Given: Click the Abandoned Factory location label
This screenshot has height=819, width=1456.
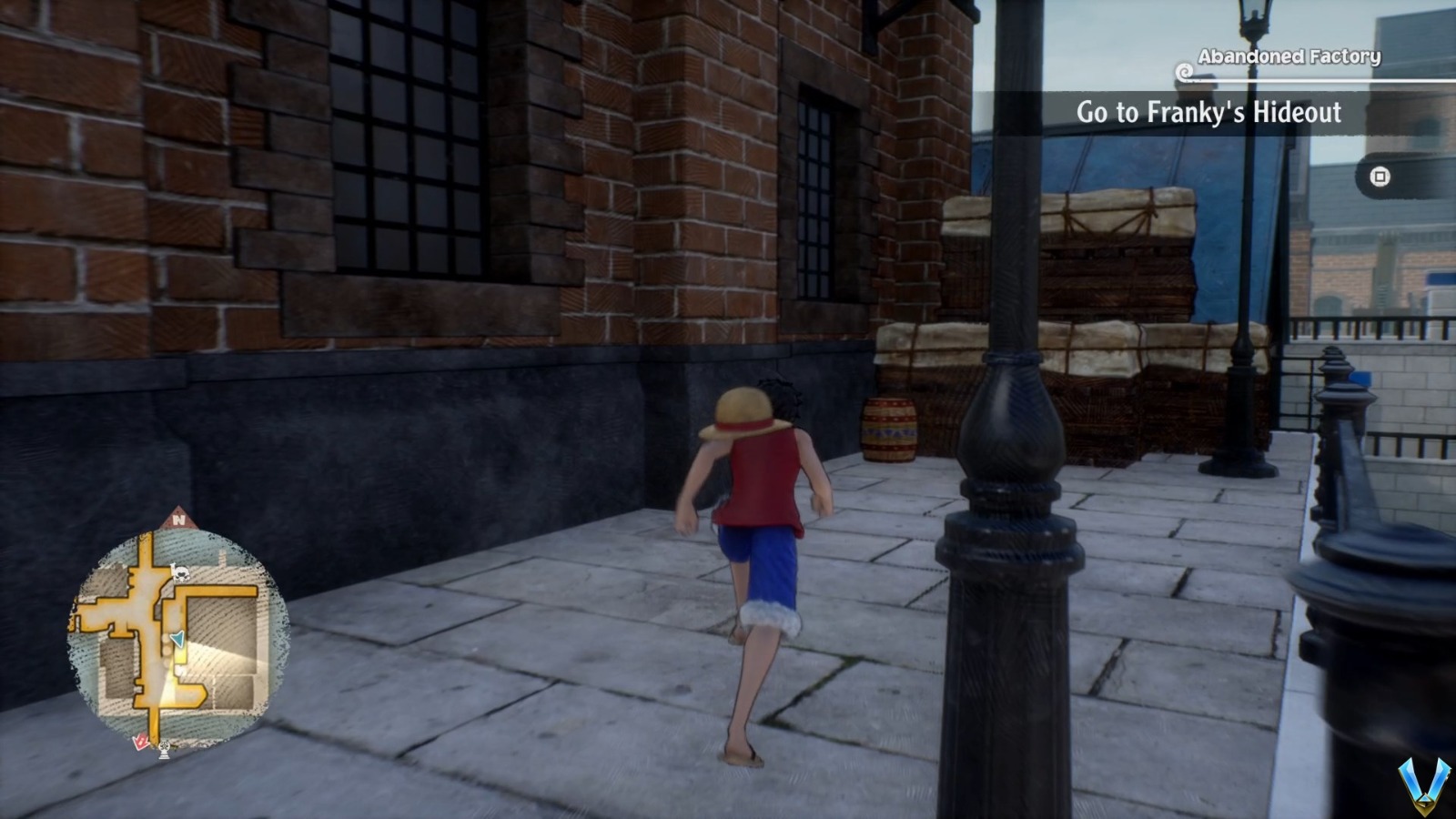Looking at the screenshot, I should pos(1289,56).
